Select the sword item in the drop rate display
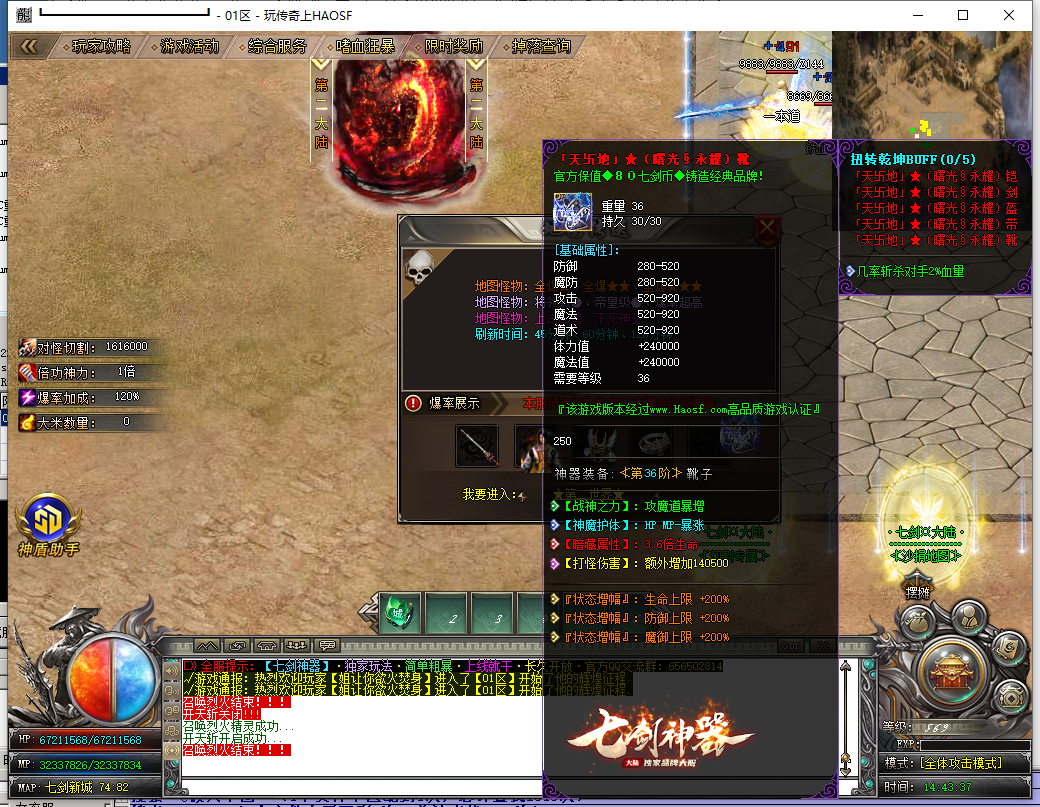The width and height of the screenshot is (1040, 807). 477,446
